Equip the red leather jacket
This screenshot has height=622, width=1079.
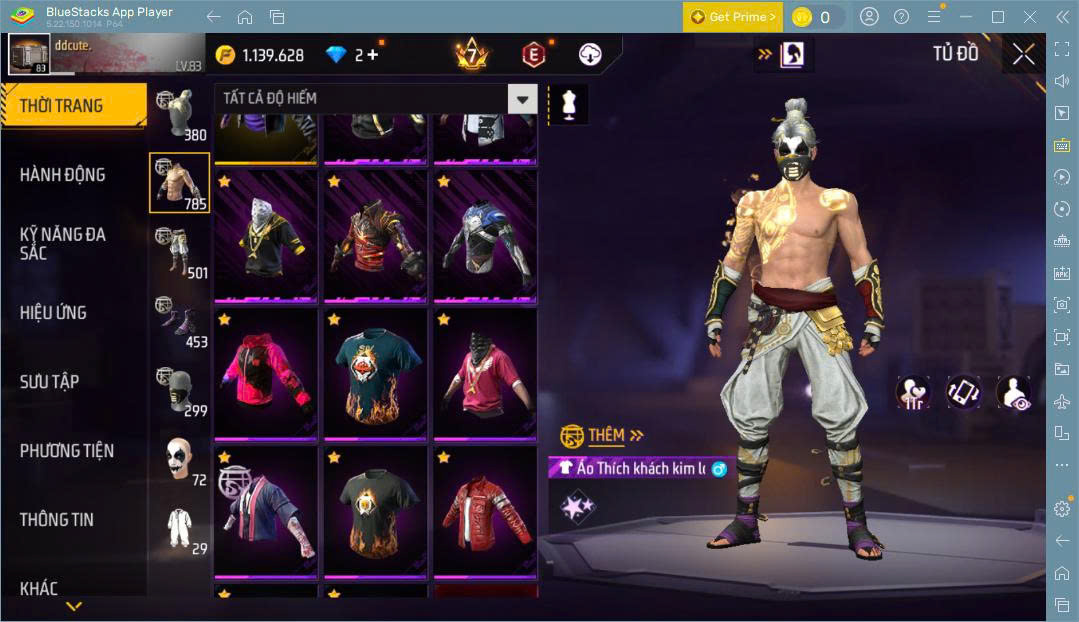pyautogui.click(x=485, y=512)
